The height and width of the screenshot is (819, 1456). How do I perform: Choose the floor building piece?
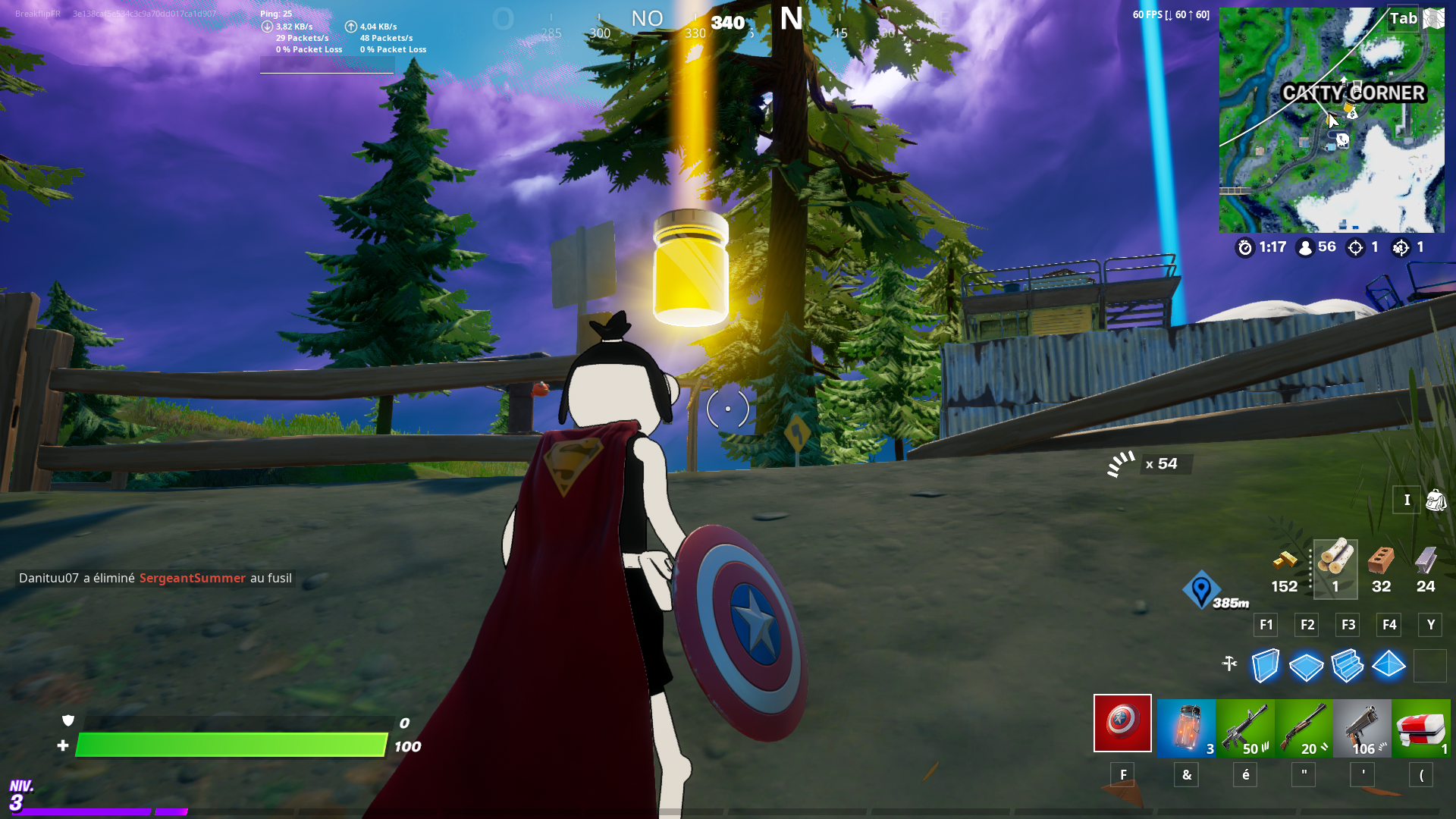coord(1307,667)
